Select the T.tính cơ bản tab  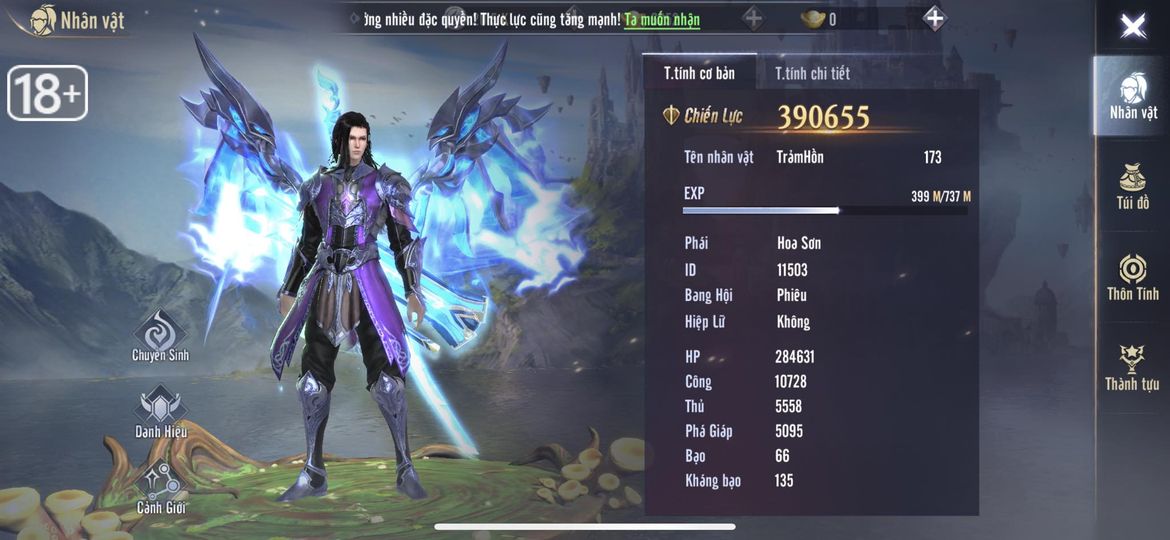tap(699, 73)
